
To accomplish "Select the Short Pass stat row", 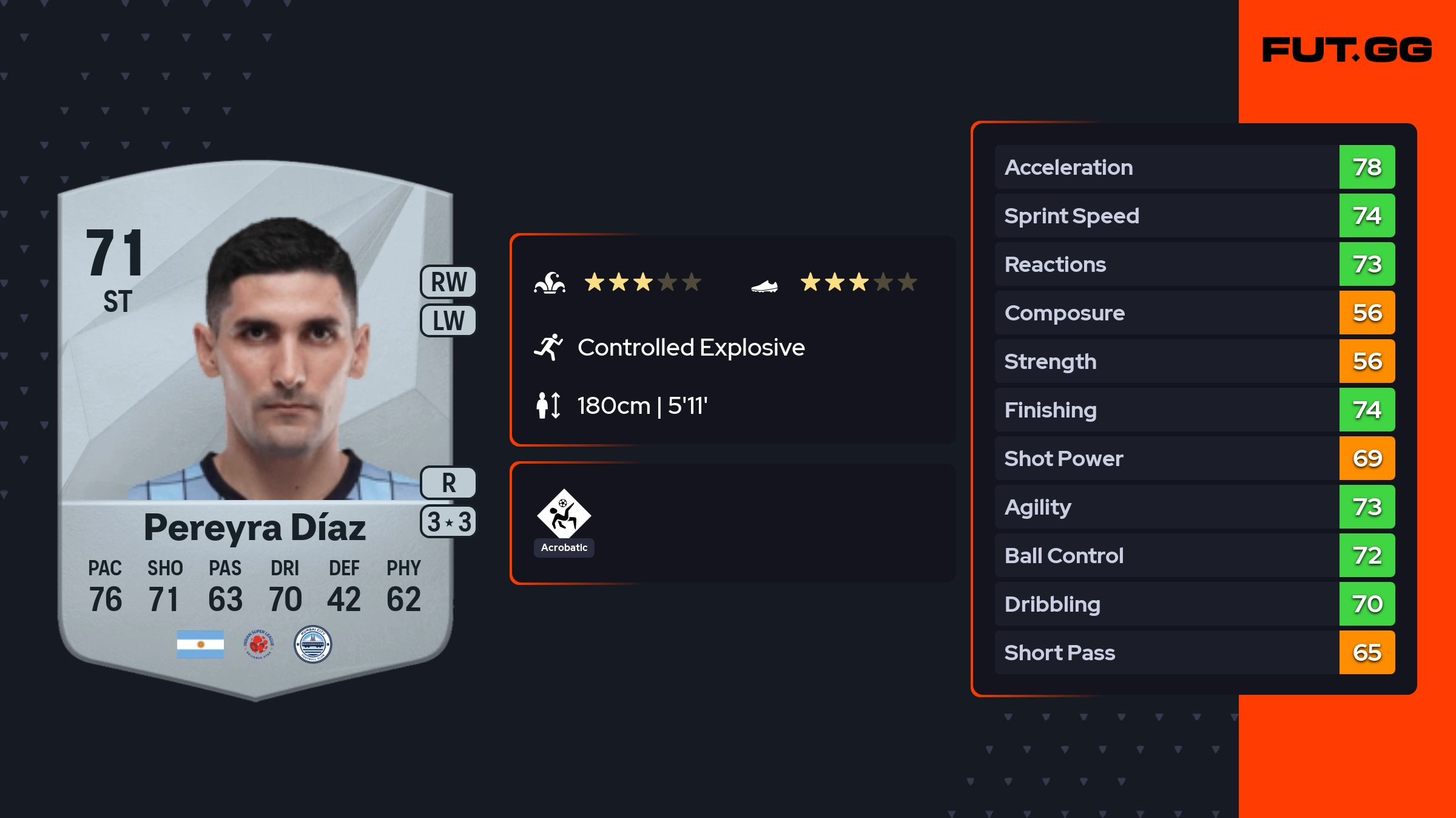I will [x=1194, y=652].
